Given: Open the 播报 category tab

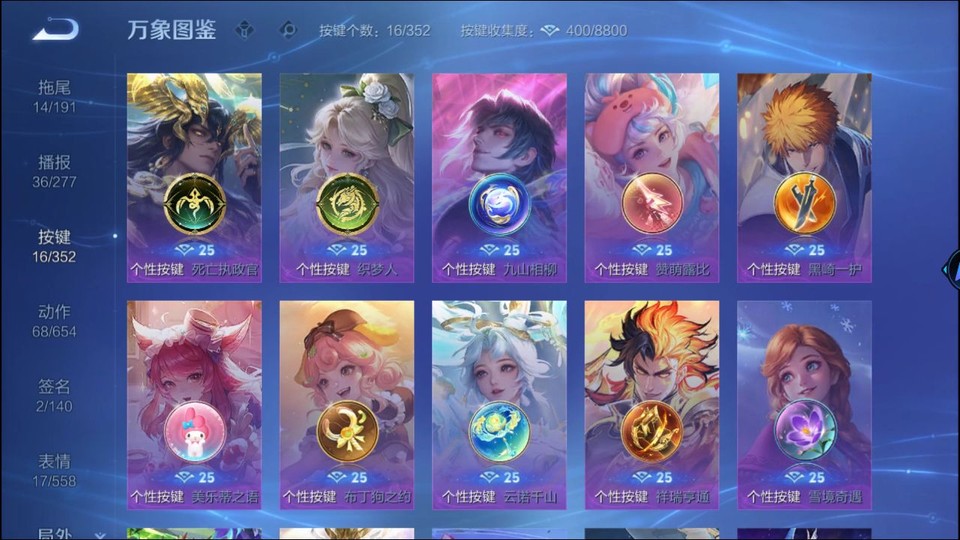Looking at the screenshot, I should coord(55,171).
